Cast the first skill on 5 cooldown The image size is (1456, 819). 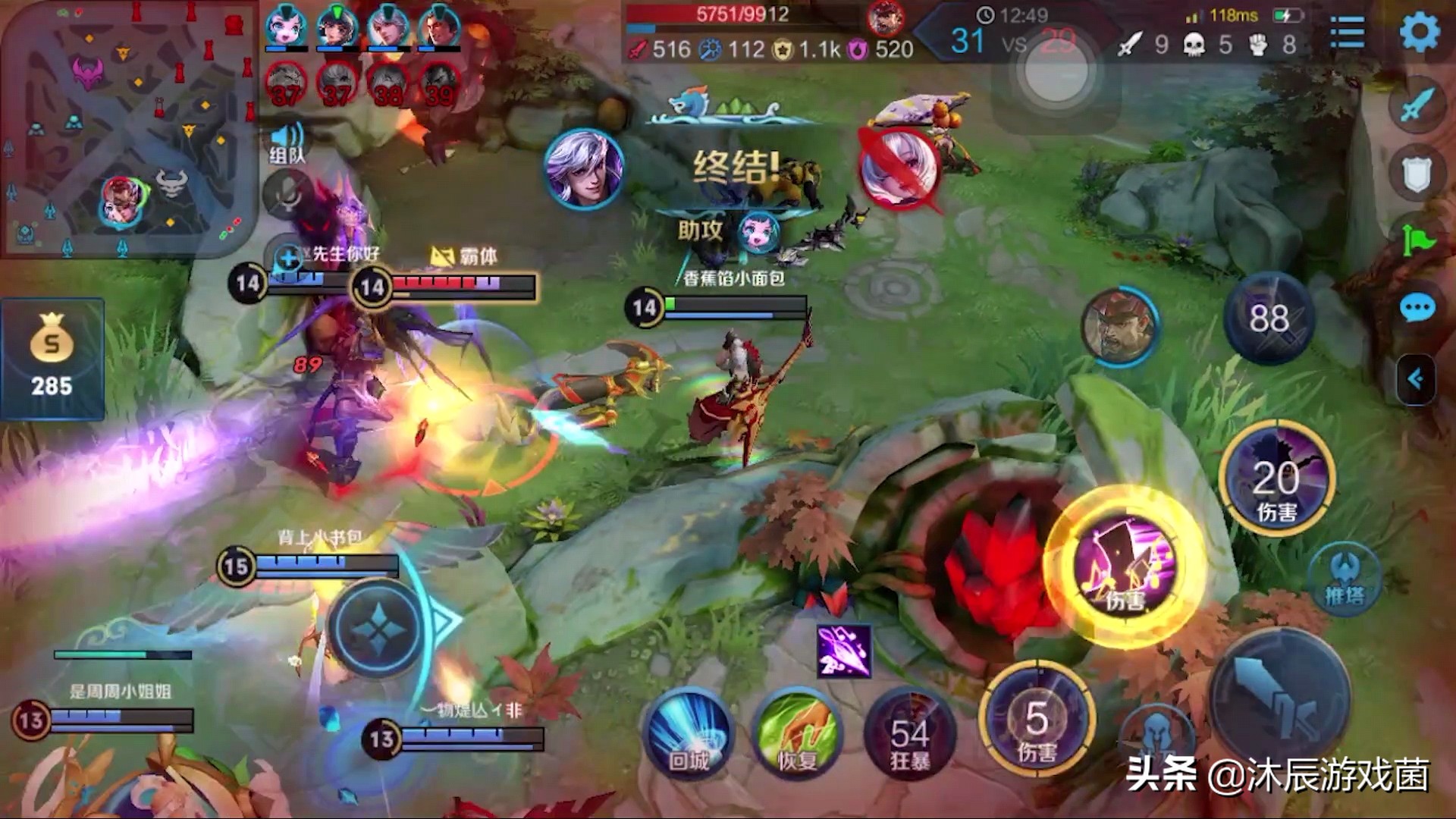(x=1037, y=720)
